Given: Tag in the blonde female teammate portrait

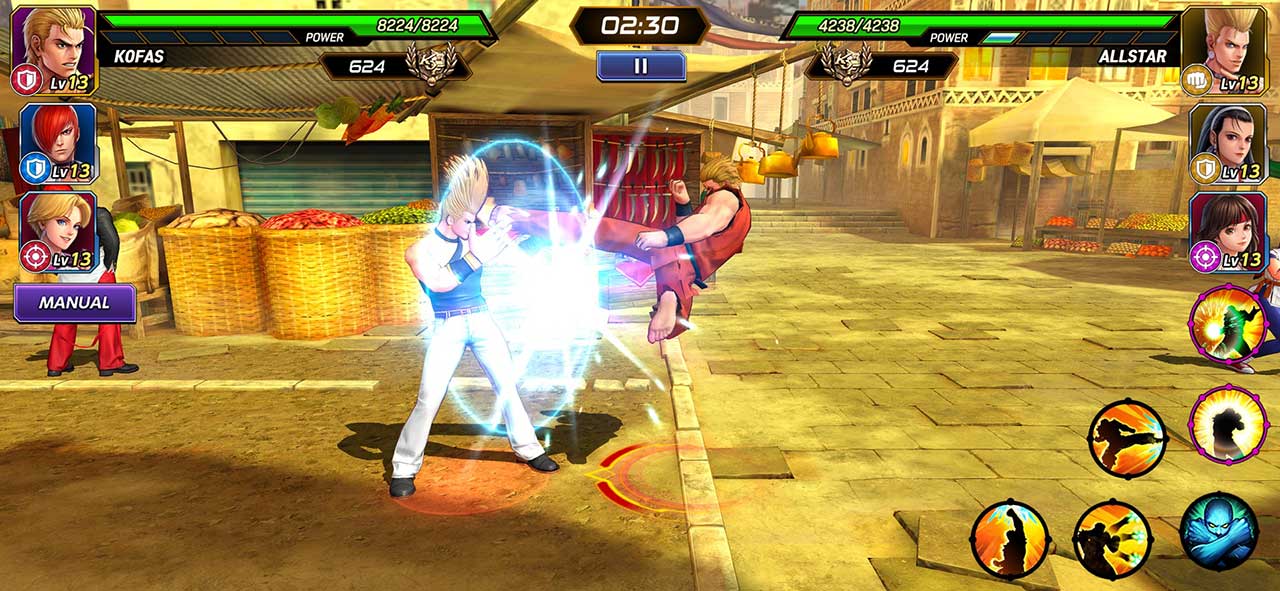Looking at the screenshot, I should [x=58, y=233].
